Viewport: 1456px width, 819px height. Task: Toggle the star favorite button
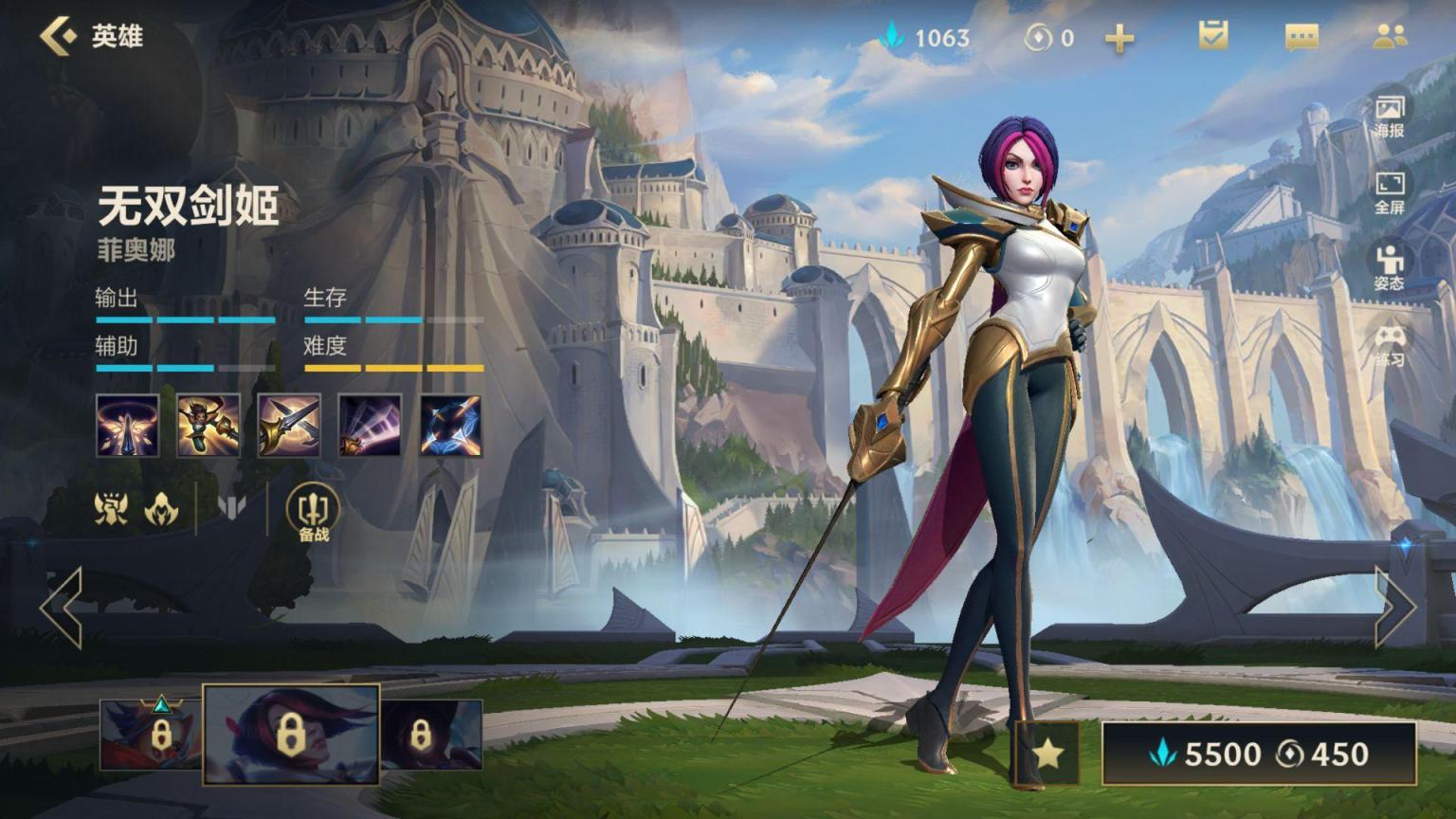coord(1047,754)
